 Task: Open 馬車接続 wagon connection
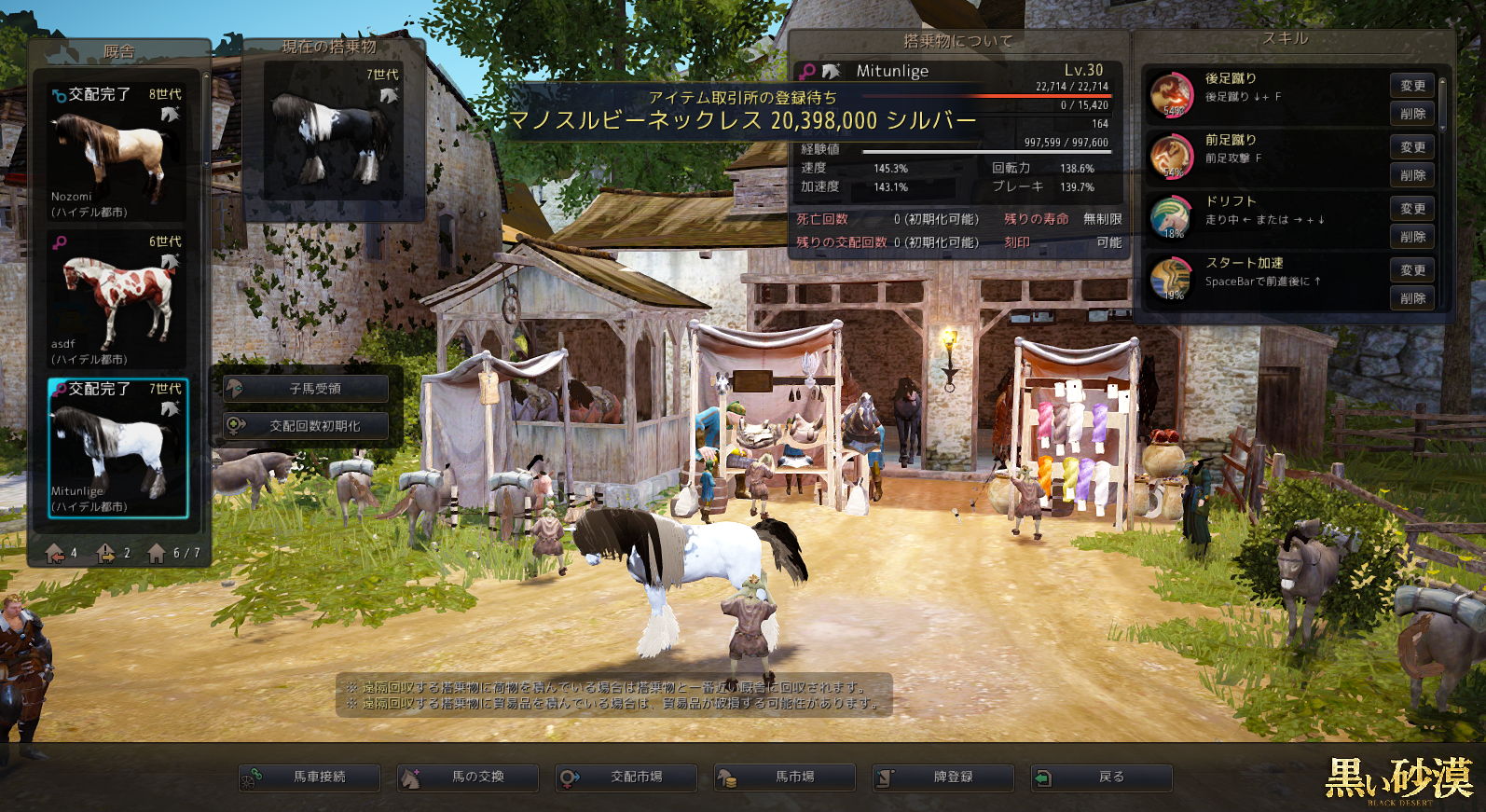310,777
